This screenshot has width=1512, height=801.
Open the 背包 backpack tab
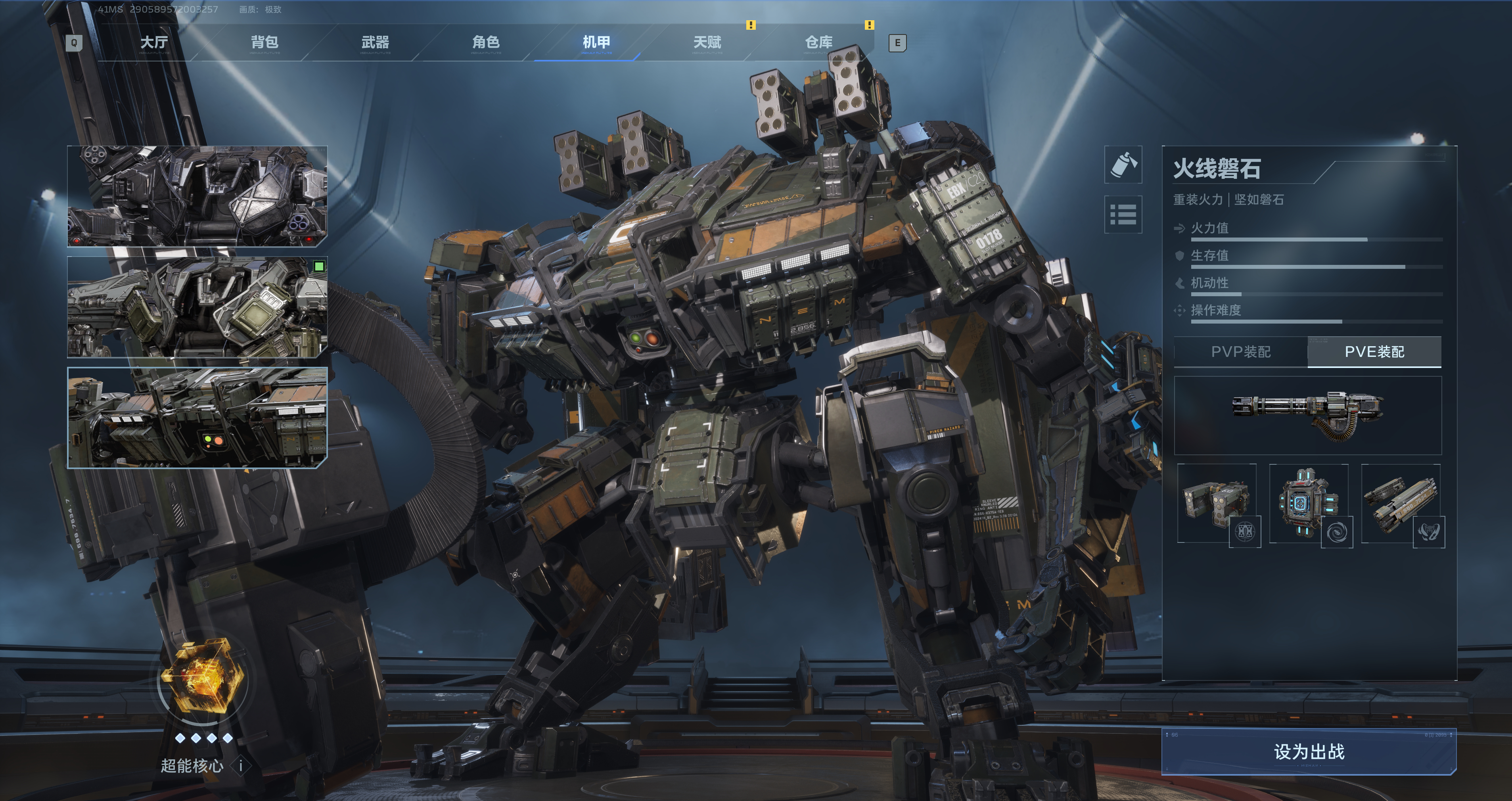click(x=265, y=42)
